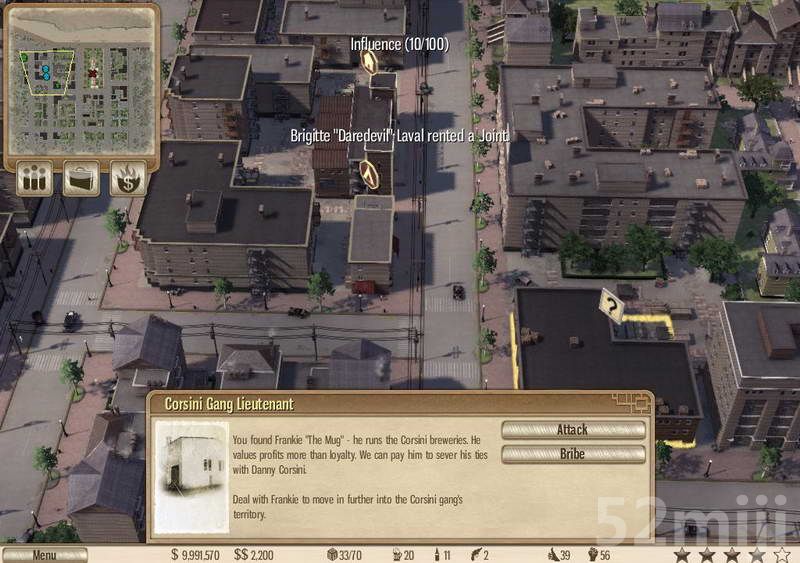This screenshot has width=800, height=563.
Task: Select the question mark building marker
Action: click(x=610, y=303)
